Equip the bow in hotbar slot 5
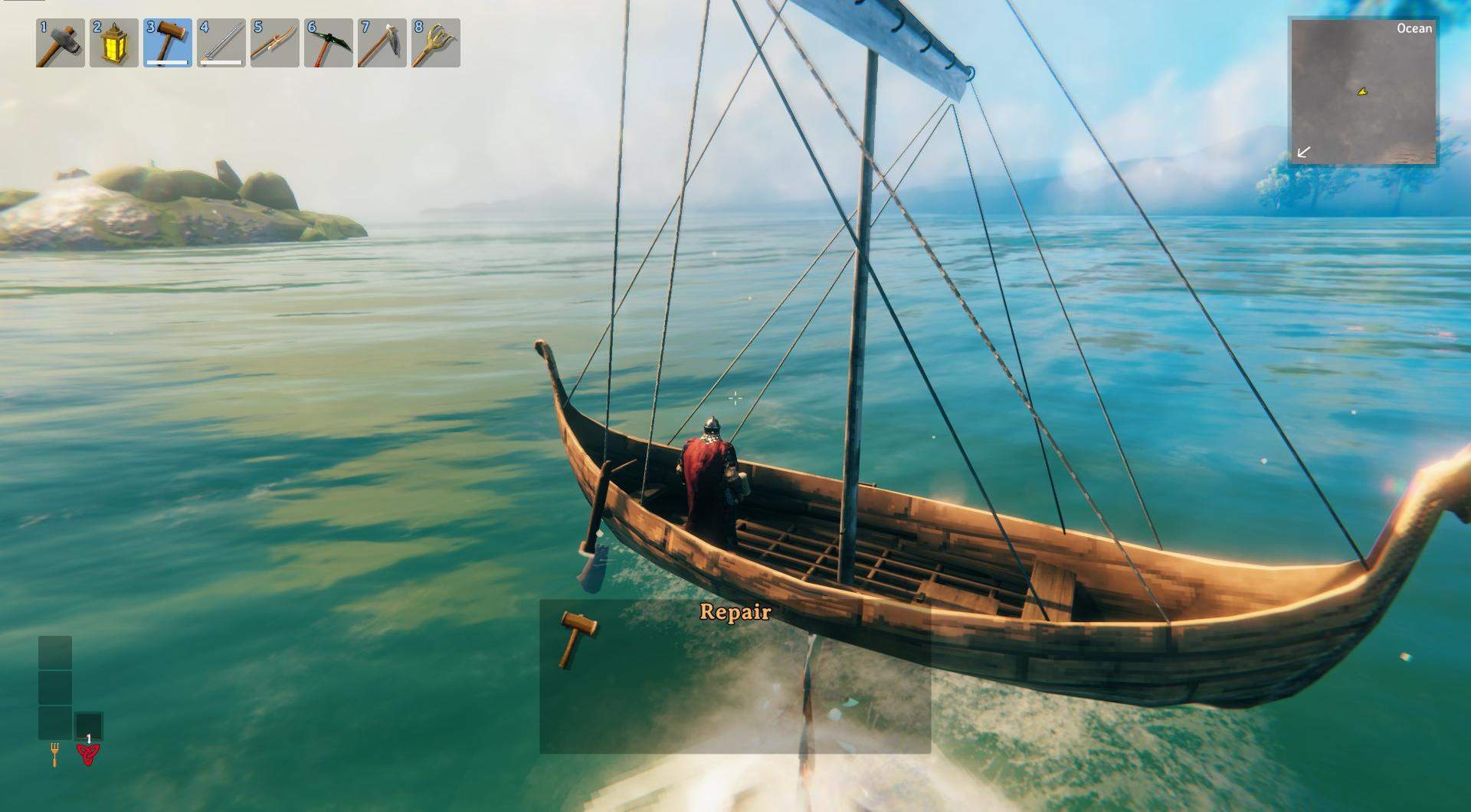The height and width of the screenshot is (812, 1471). tap(274, 43)
